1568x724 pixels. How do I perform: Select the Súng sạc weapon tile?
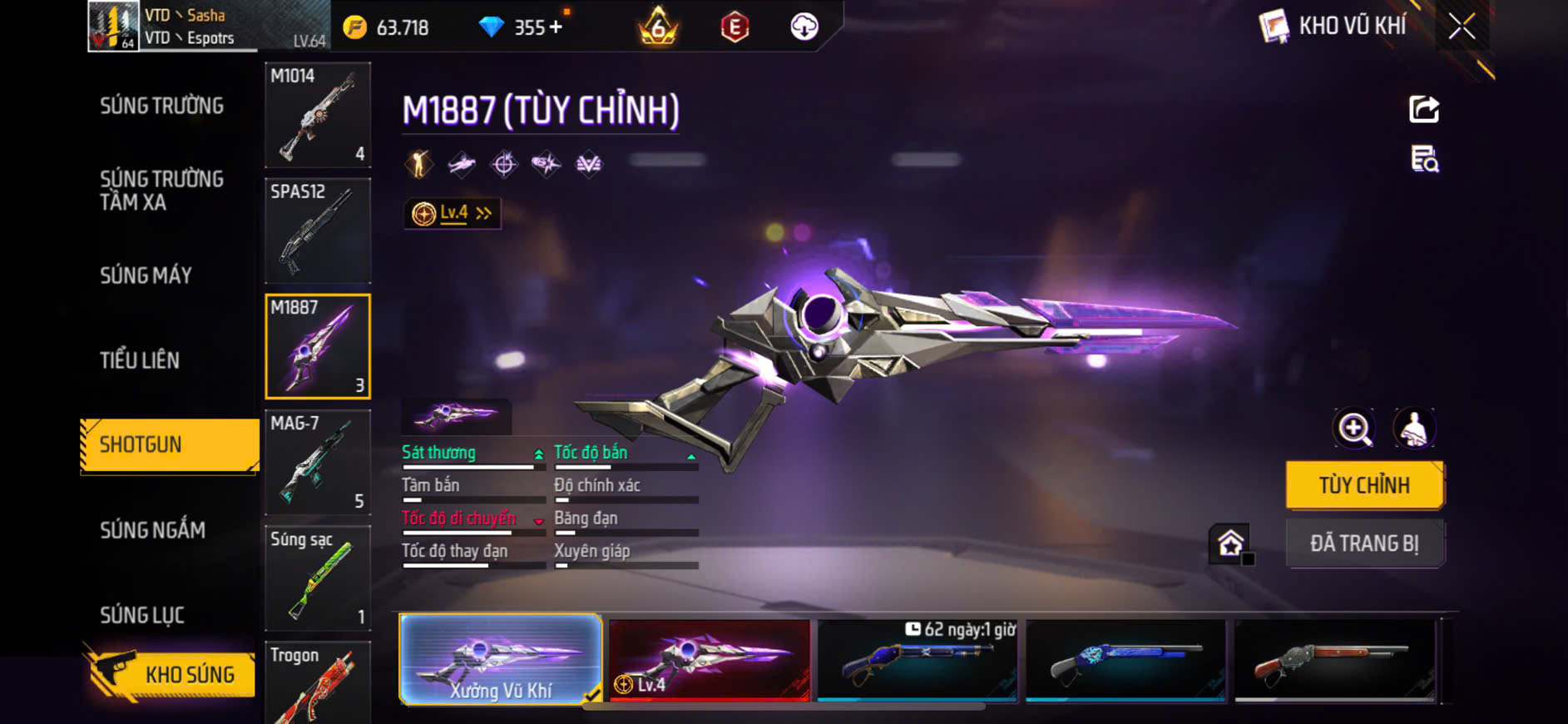coord(318,578)
